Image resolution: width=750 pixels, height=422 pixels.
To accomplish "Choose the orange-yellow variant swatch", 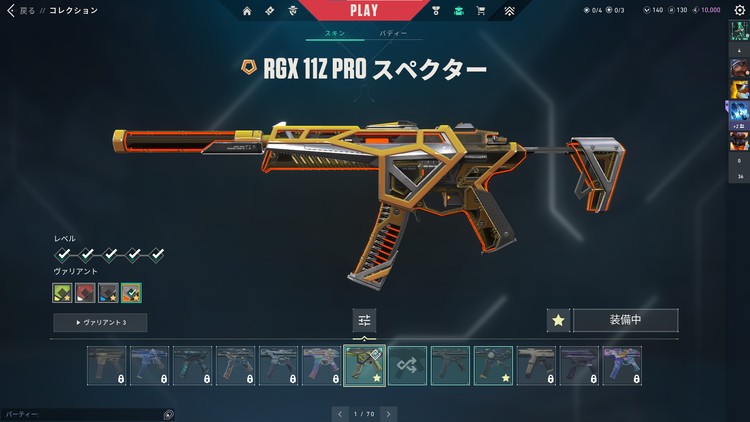I will (131, 293).
